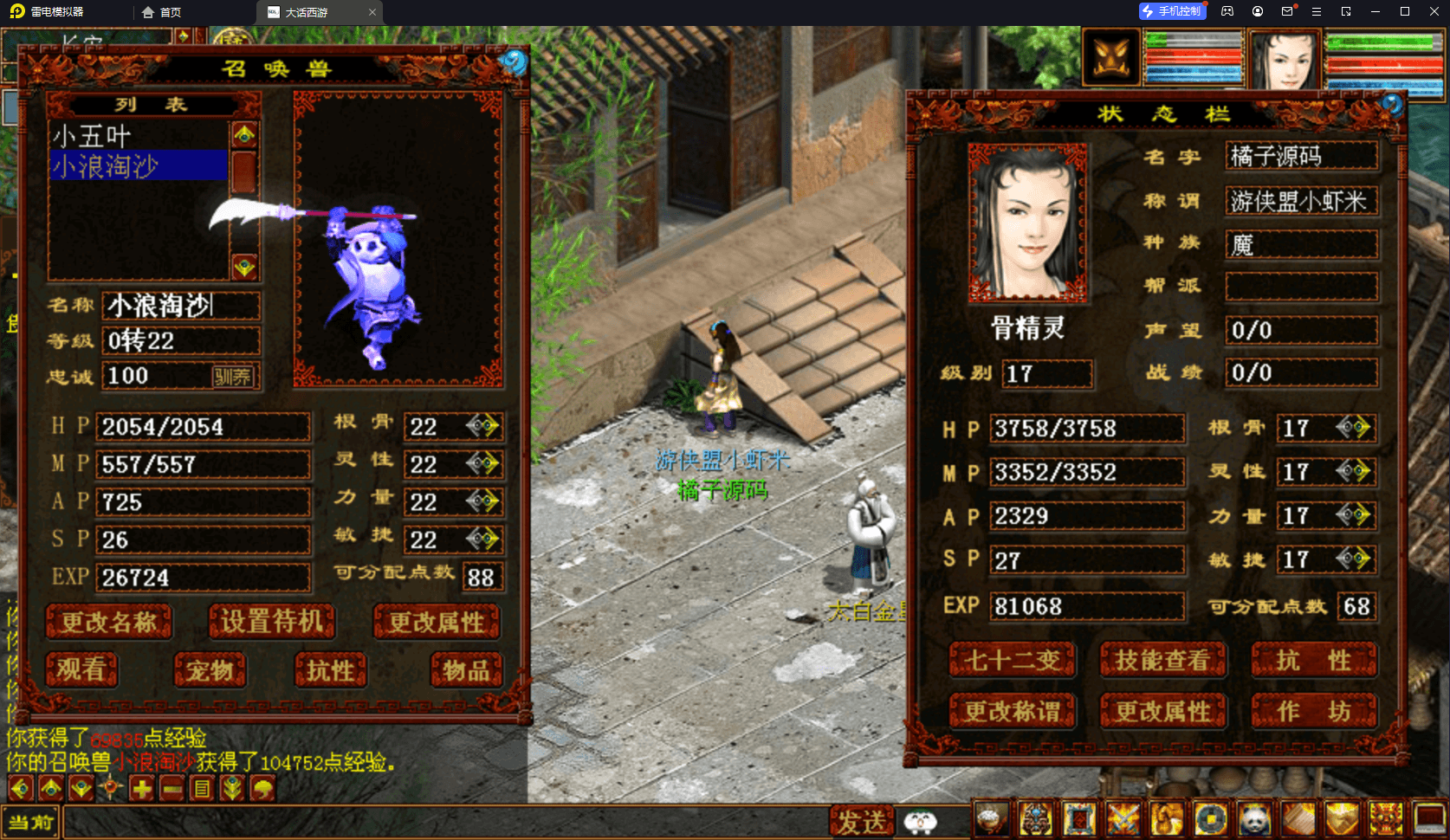This screenshot has height=840, width=1450.
Task: Open the 首页 tab
Action: click(167, 12)
